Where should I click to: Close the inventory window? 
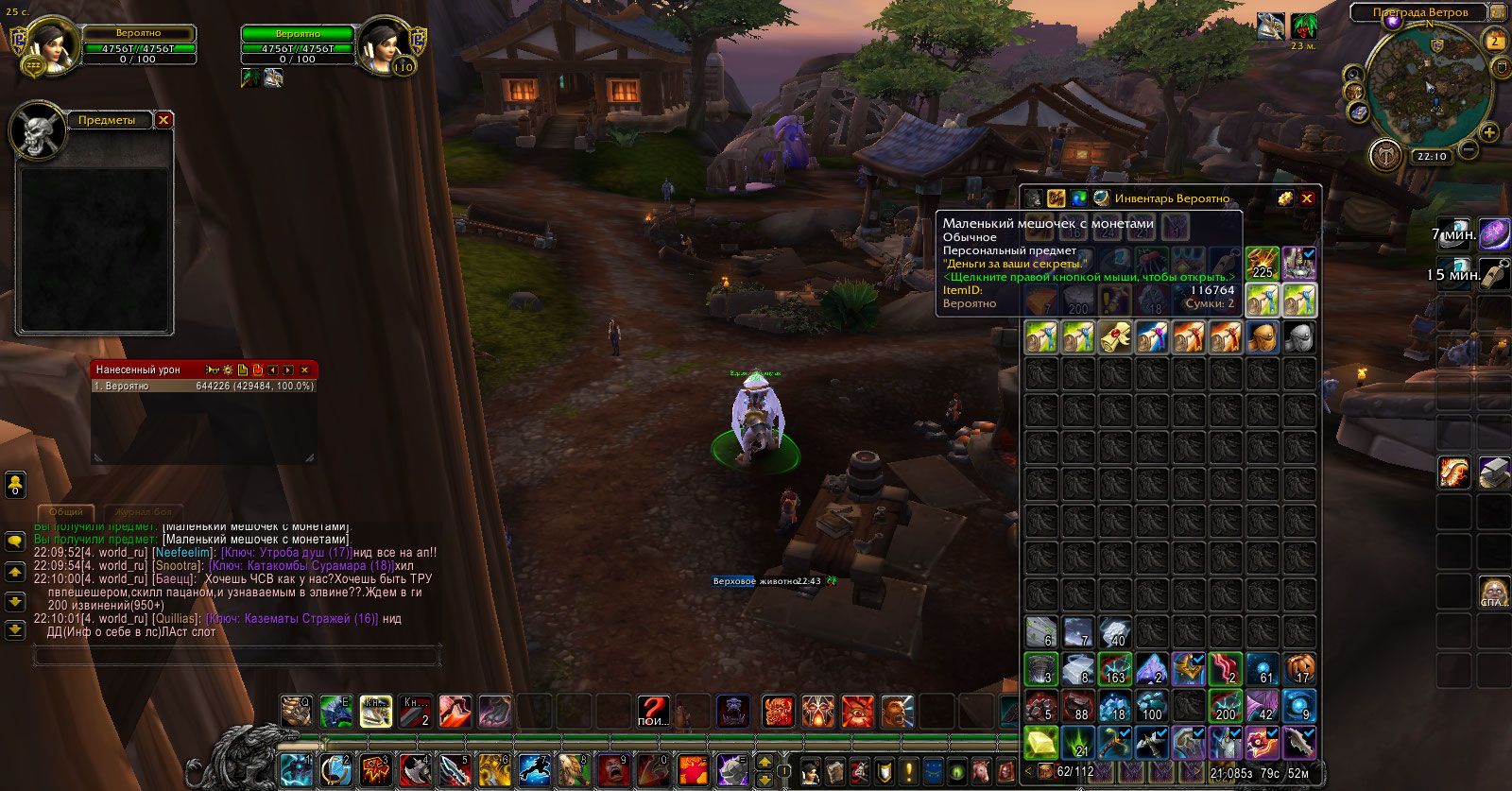(1307, 198)
